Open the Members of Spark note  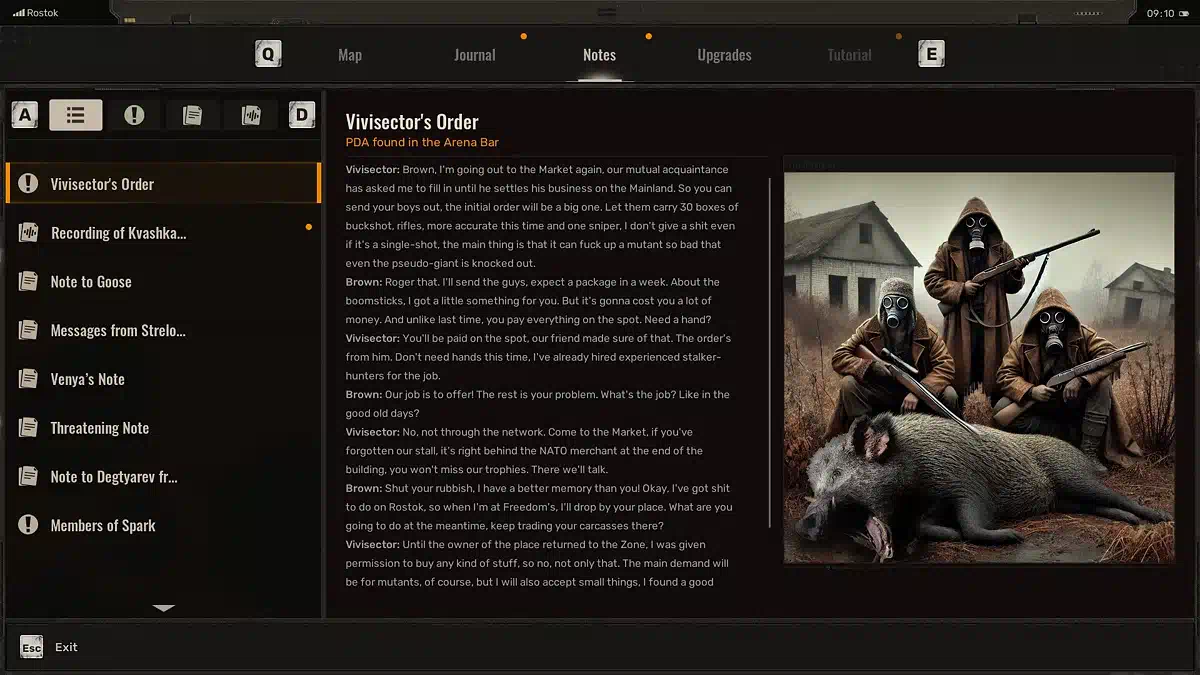(x=163, y=525)
